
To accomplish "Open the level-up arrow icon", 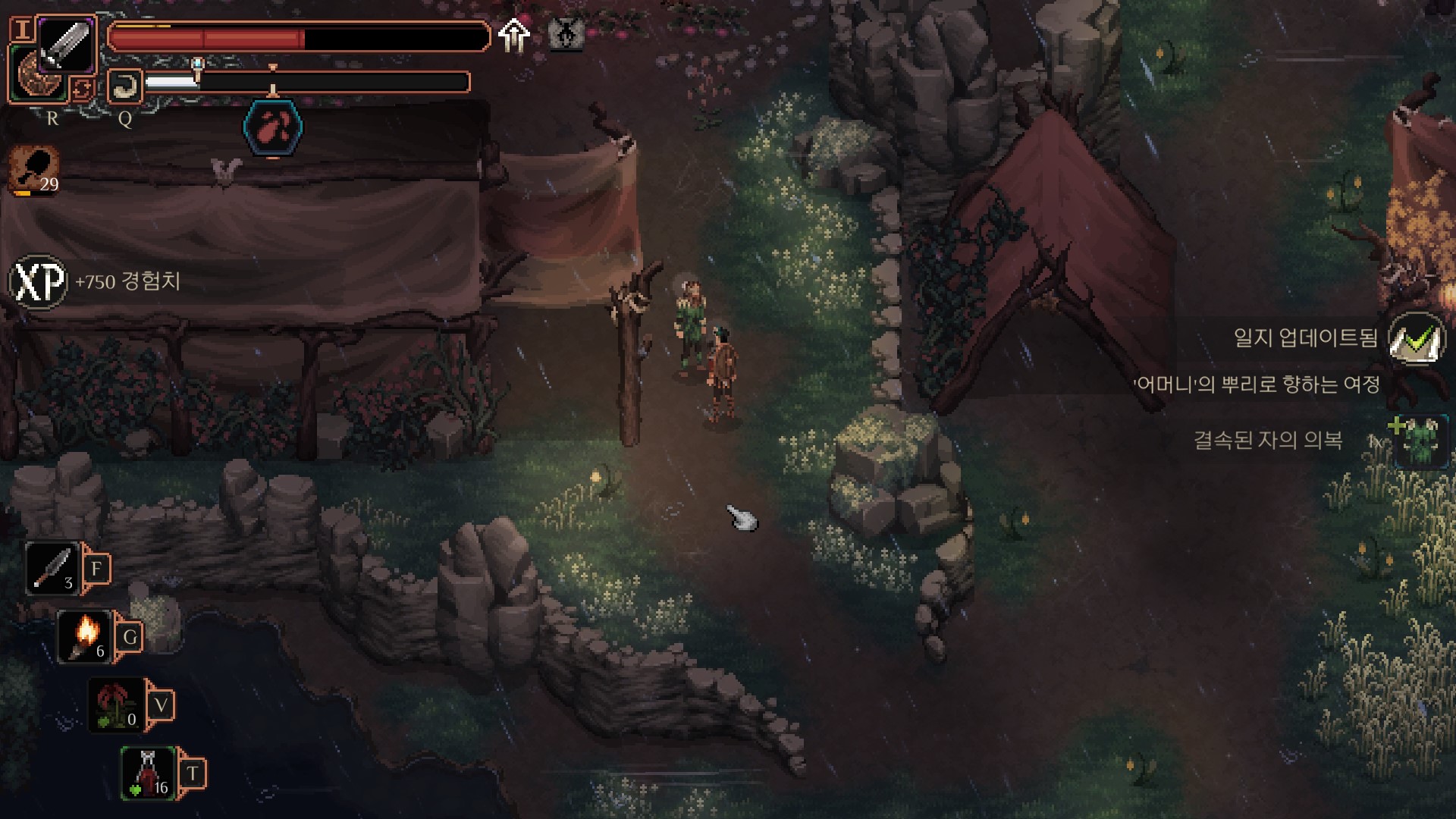I will 514,35.
